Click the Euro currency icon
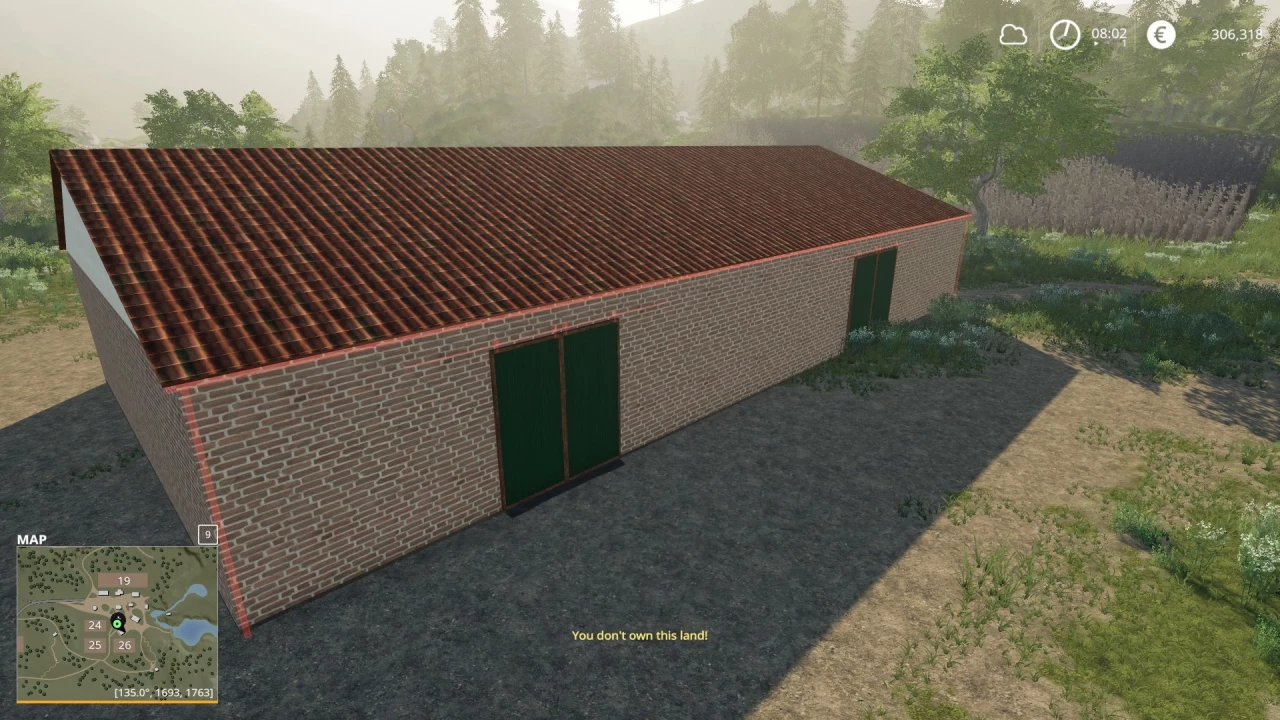1280x720 pixels. (1161, 34)
